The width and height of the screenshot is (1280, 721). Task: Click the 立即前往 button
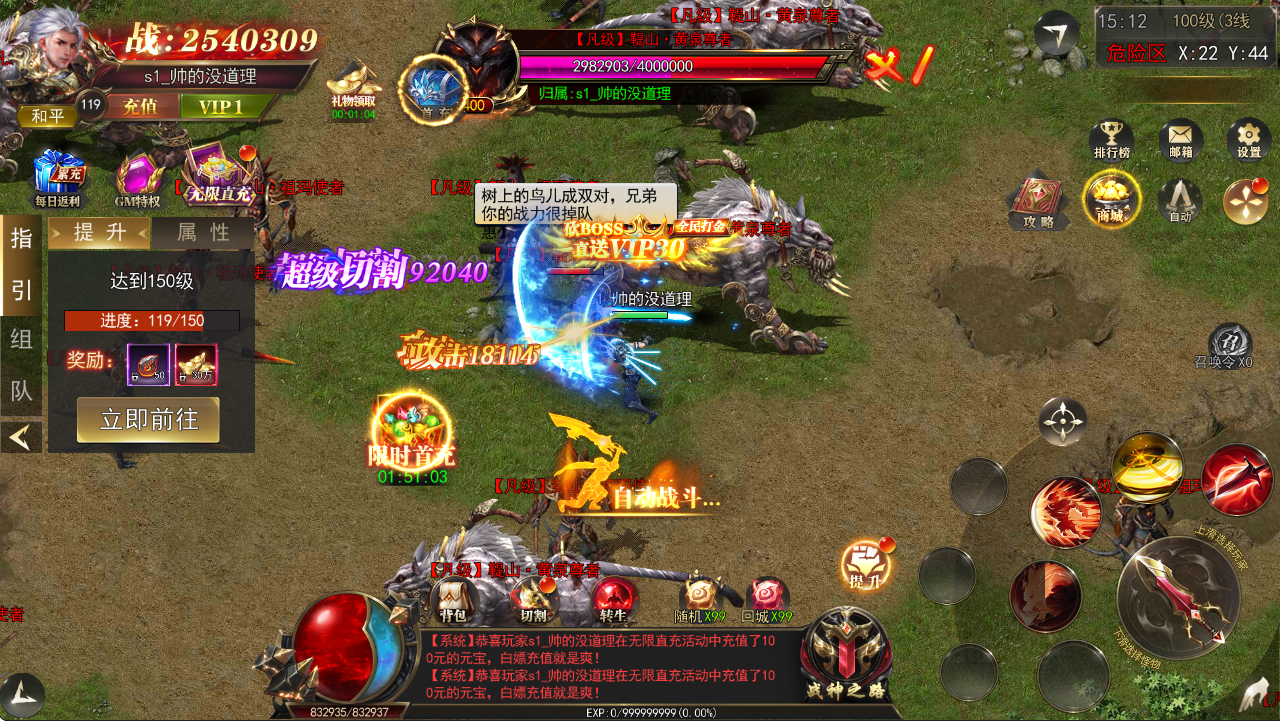(148, 419)
